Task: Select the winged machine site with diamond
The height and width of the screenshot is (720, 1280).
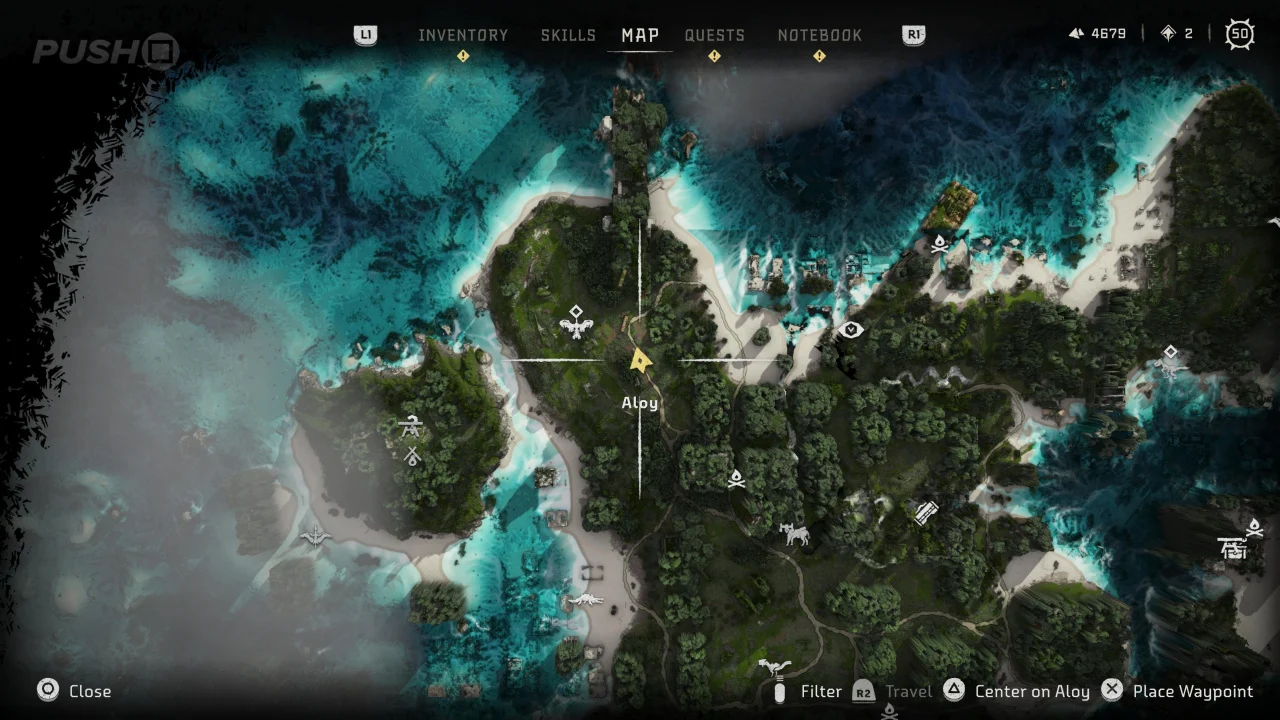Action: tap(575, 322)
